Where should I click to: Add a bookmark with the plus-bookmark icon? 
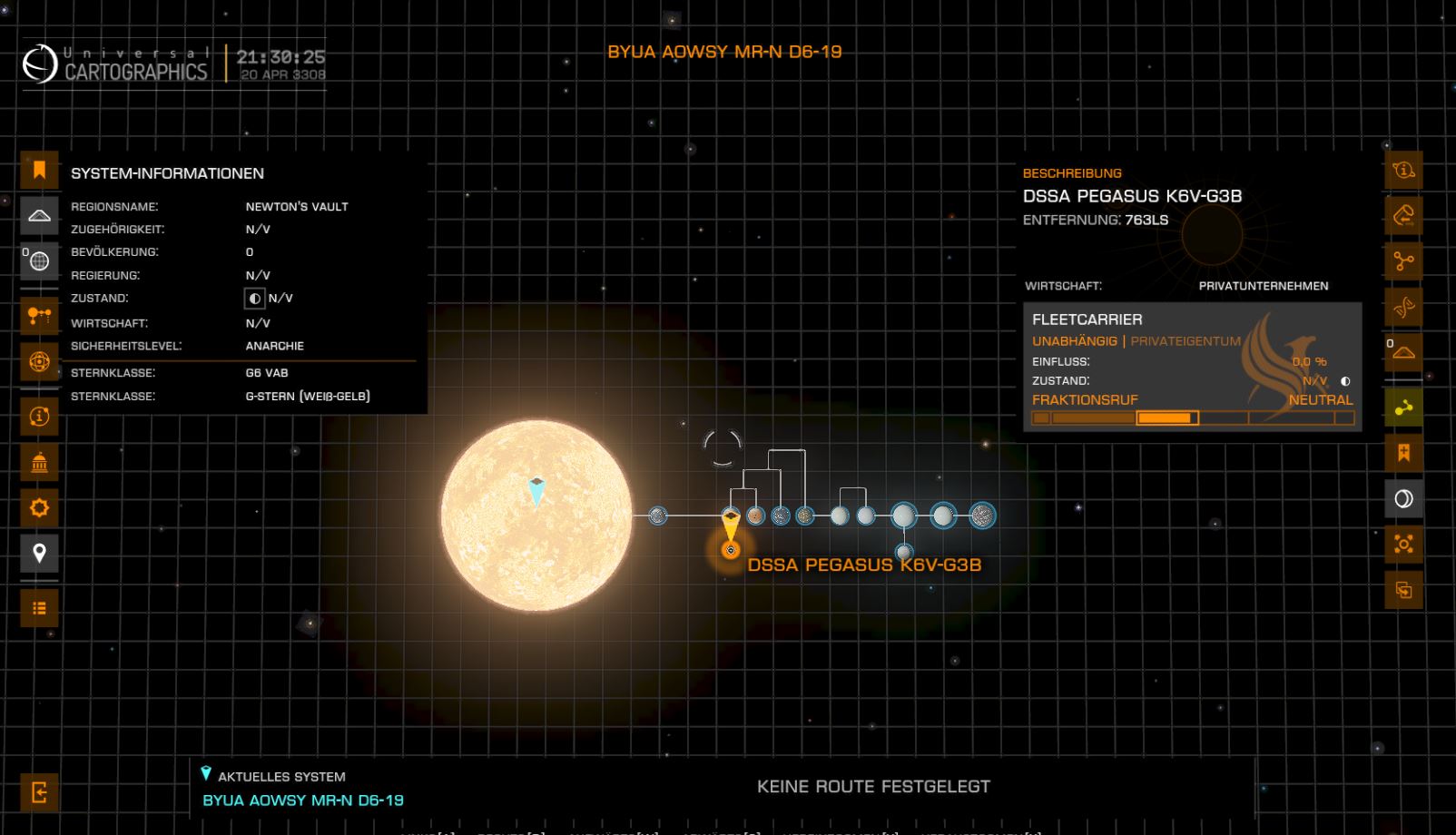tap(1403, 453)
